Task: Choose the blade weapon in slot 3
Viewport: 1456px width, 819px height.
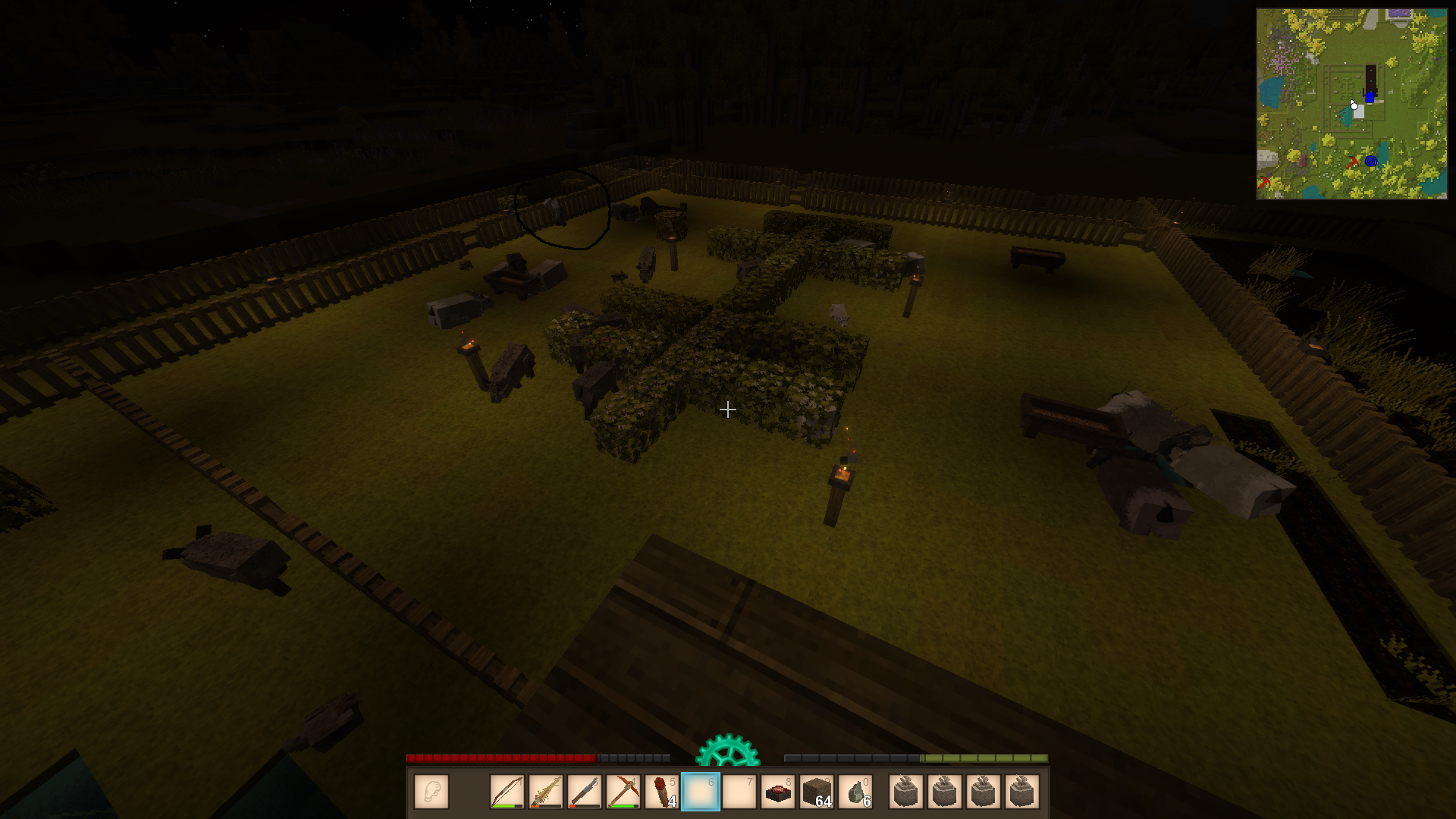Action: point(585,792)
